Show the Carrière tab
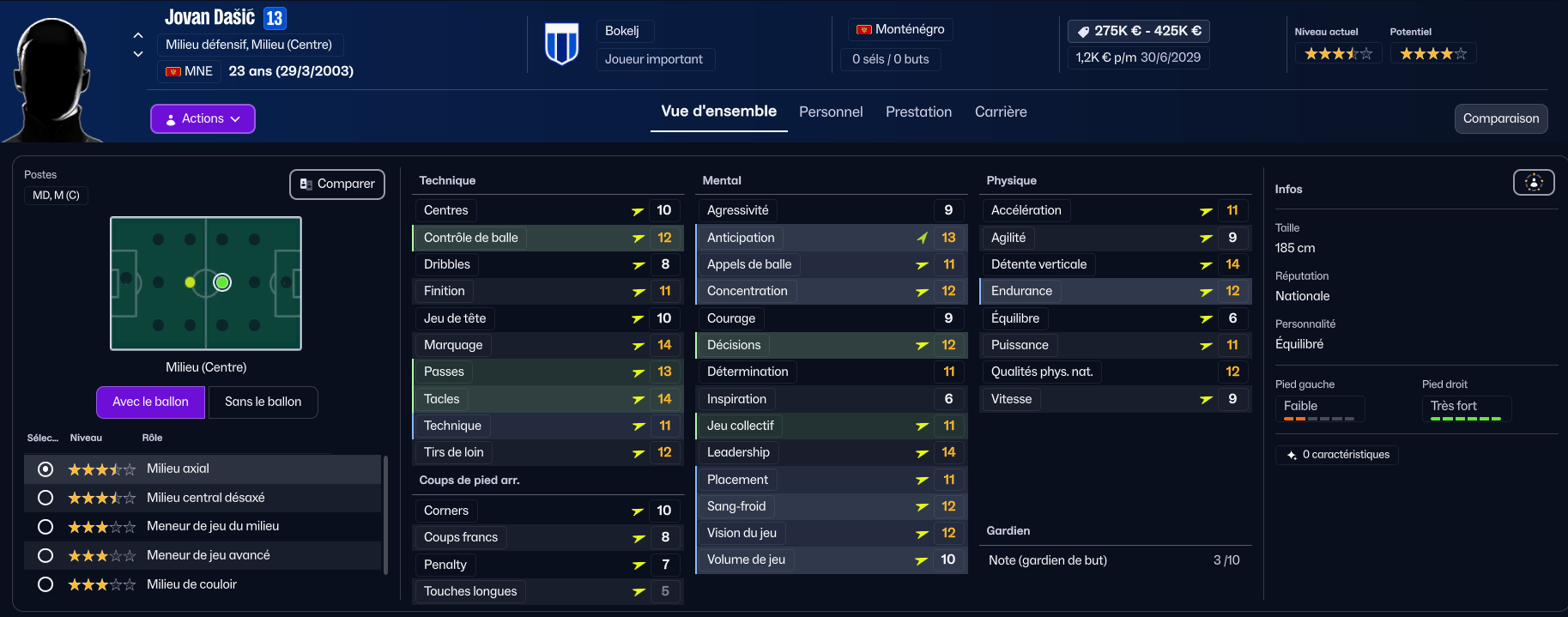1568x617 pixels. 1000,112
